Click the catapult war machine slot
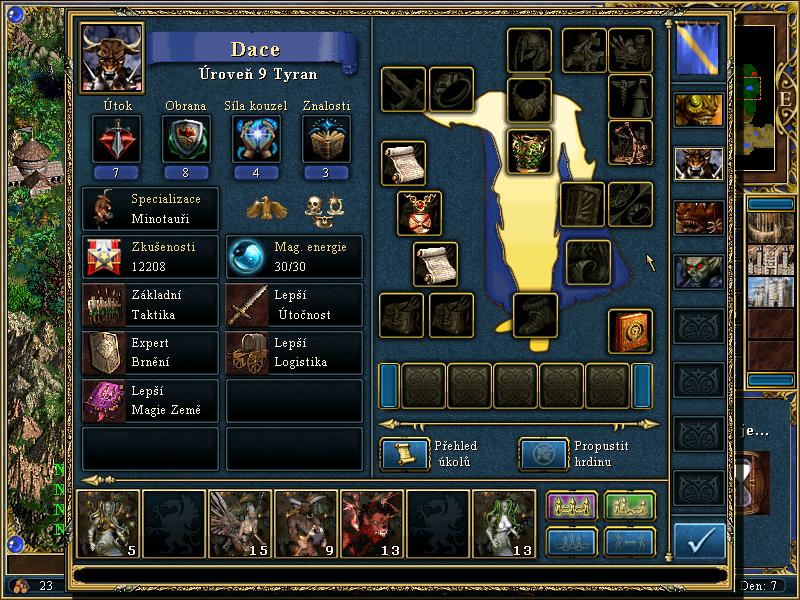 pyautogui.click(x=630, y=142)
